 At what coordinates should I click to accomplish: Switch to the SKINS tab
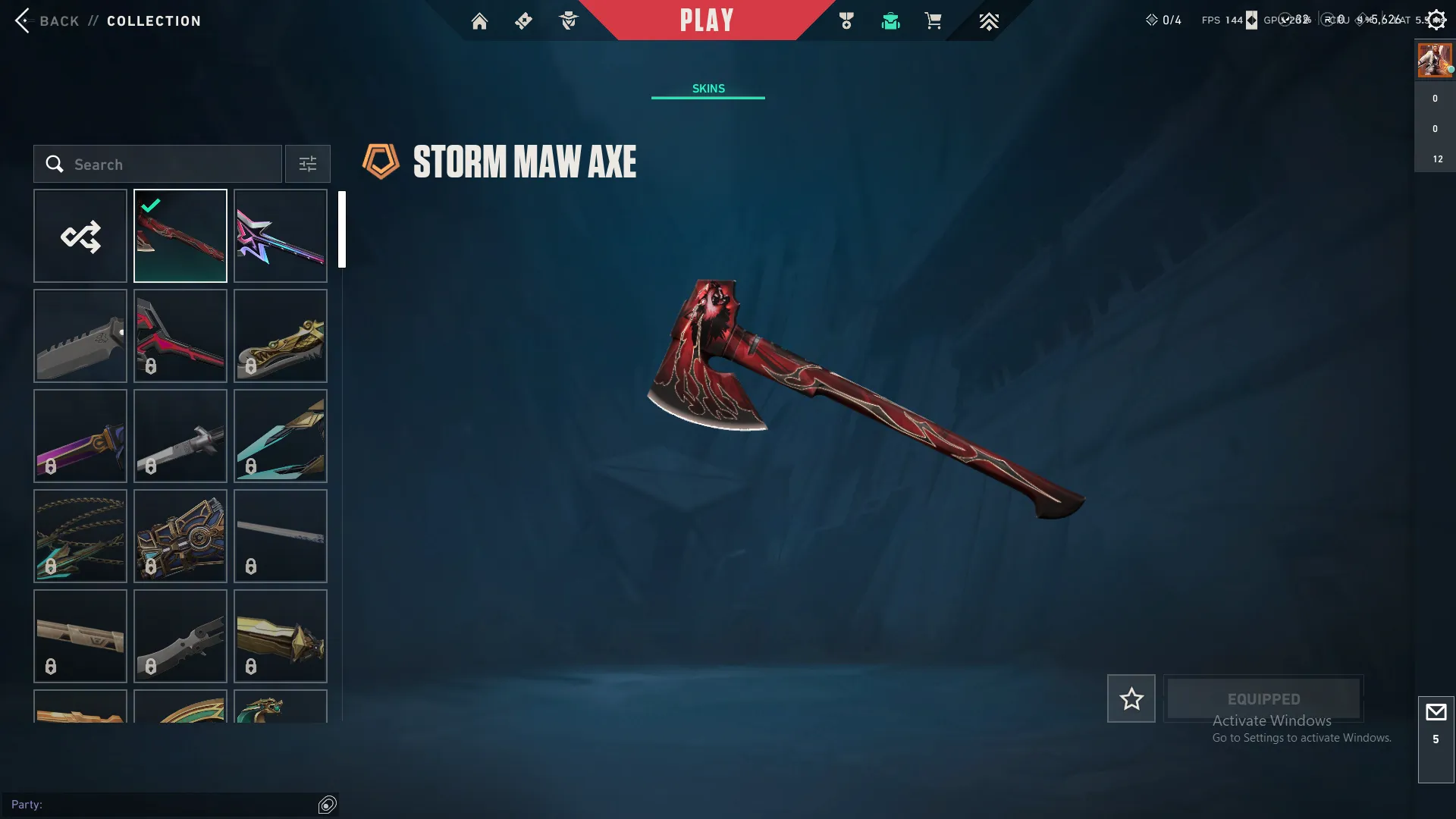pos(708,88)
